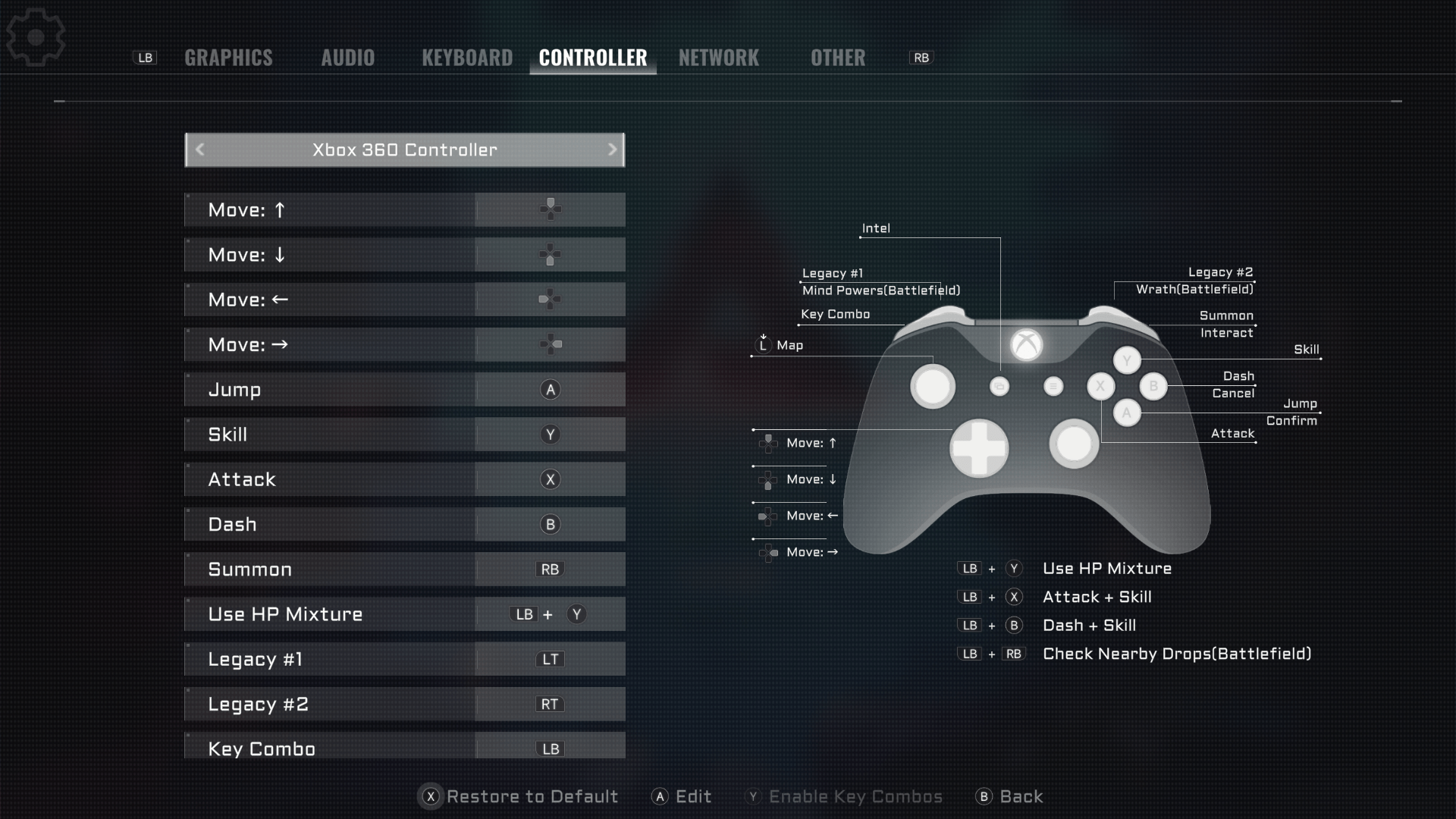
Task: Choose the Jump binding row
Action: (404, 390)
